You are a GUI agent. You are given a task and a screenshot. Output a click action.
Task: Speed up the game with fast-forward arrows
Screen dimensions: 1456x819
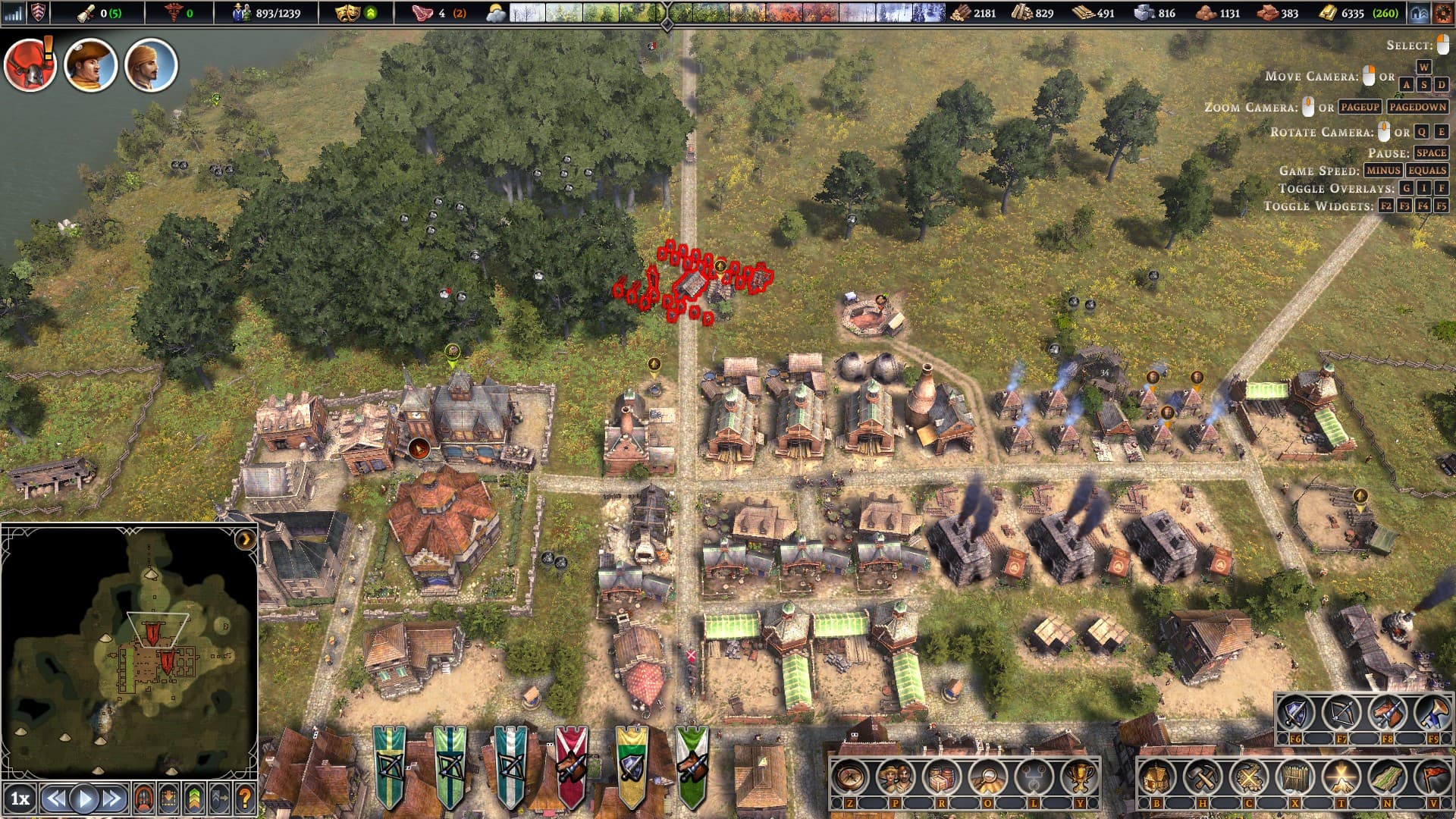pyautogui.click(x=112, y=799)
